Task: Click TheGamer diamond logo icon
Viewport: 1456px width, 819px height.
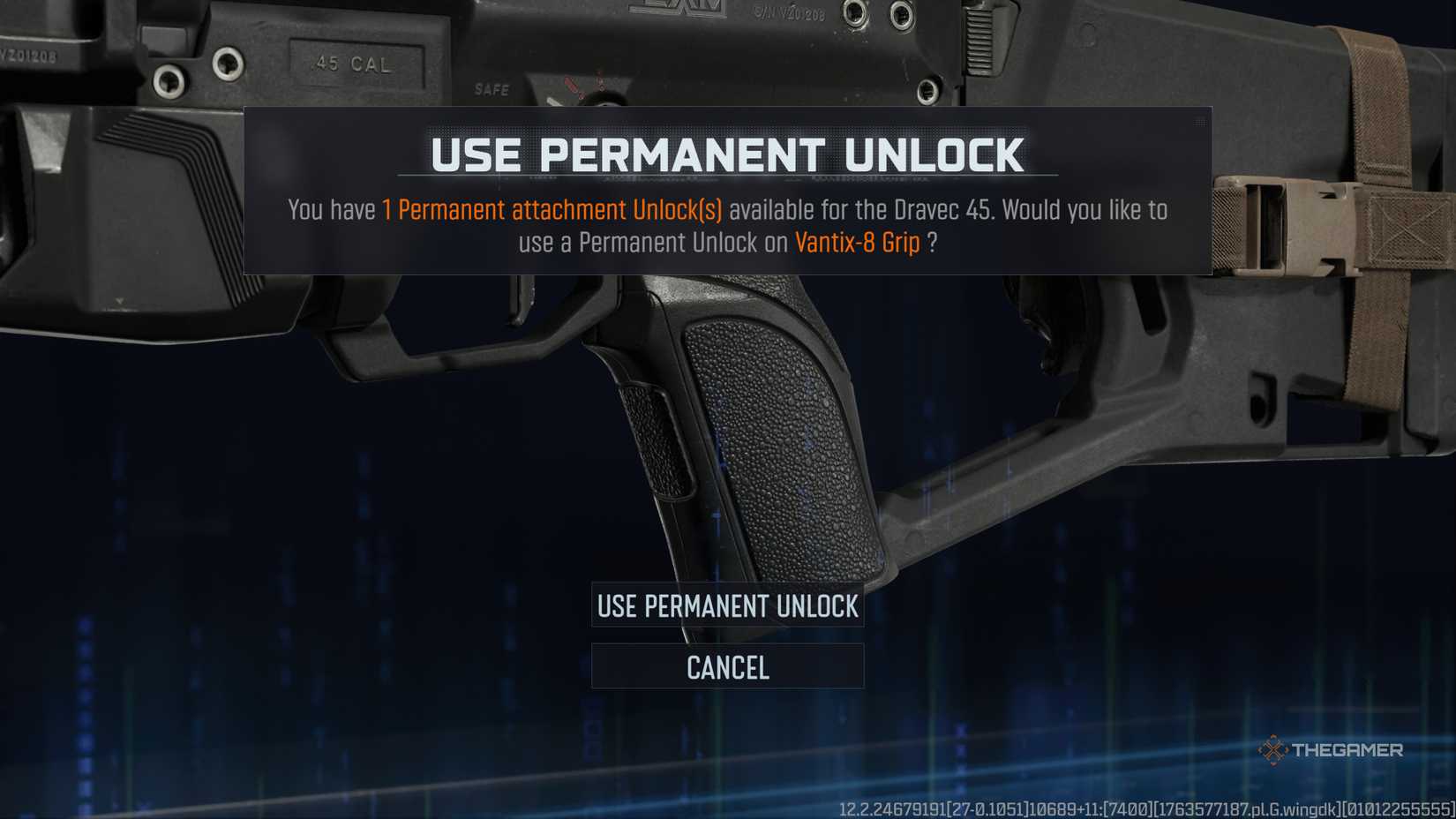Action: tap(1273, 751)
